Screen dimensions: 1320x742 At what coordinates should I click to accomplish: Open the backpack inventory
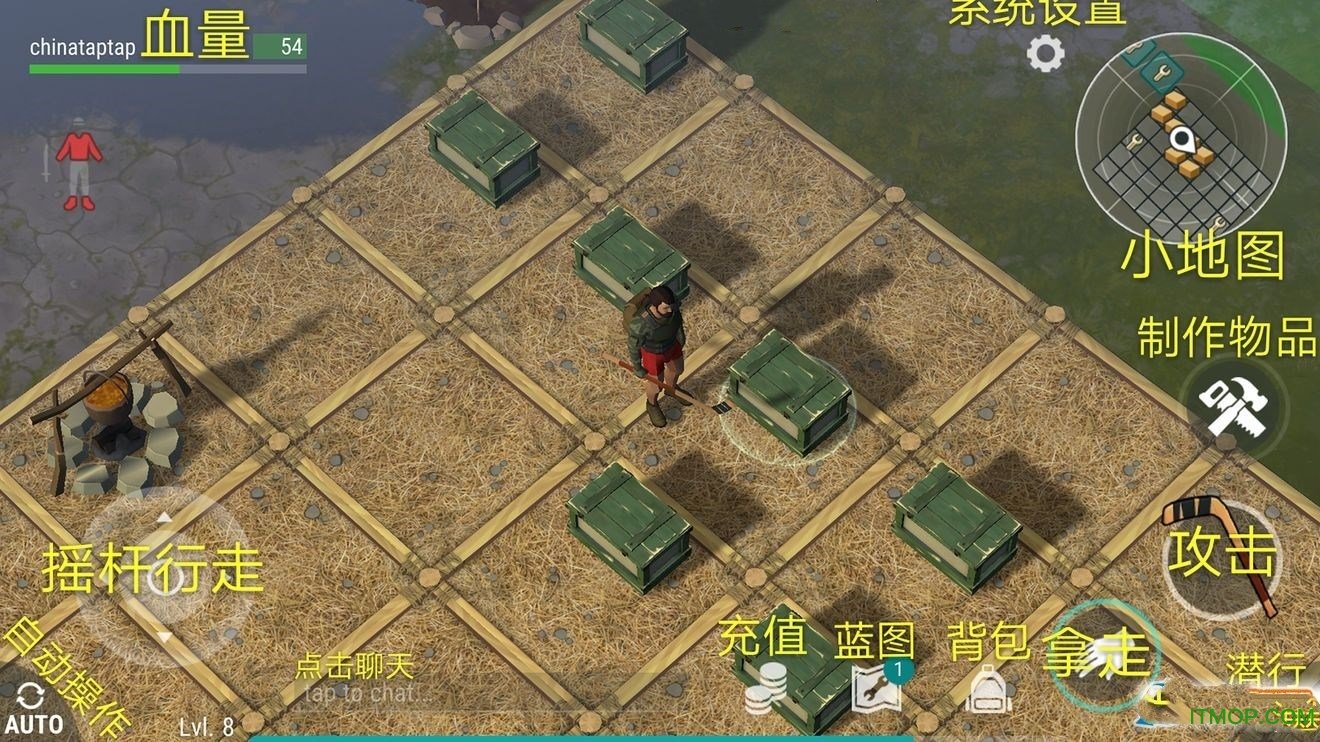(x=988, y=689)
